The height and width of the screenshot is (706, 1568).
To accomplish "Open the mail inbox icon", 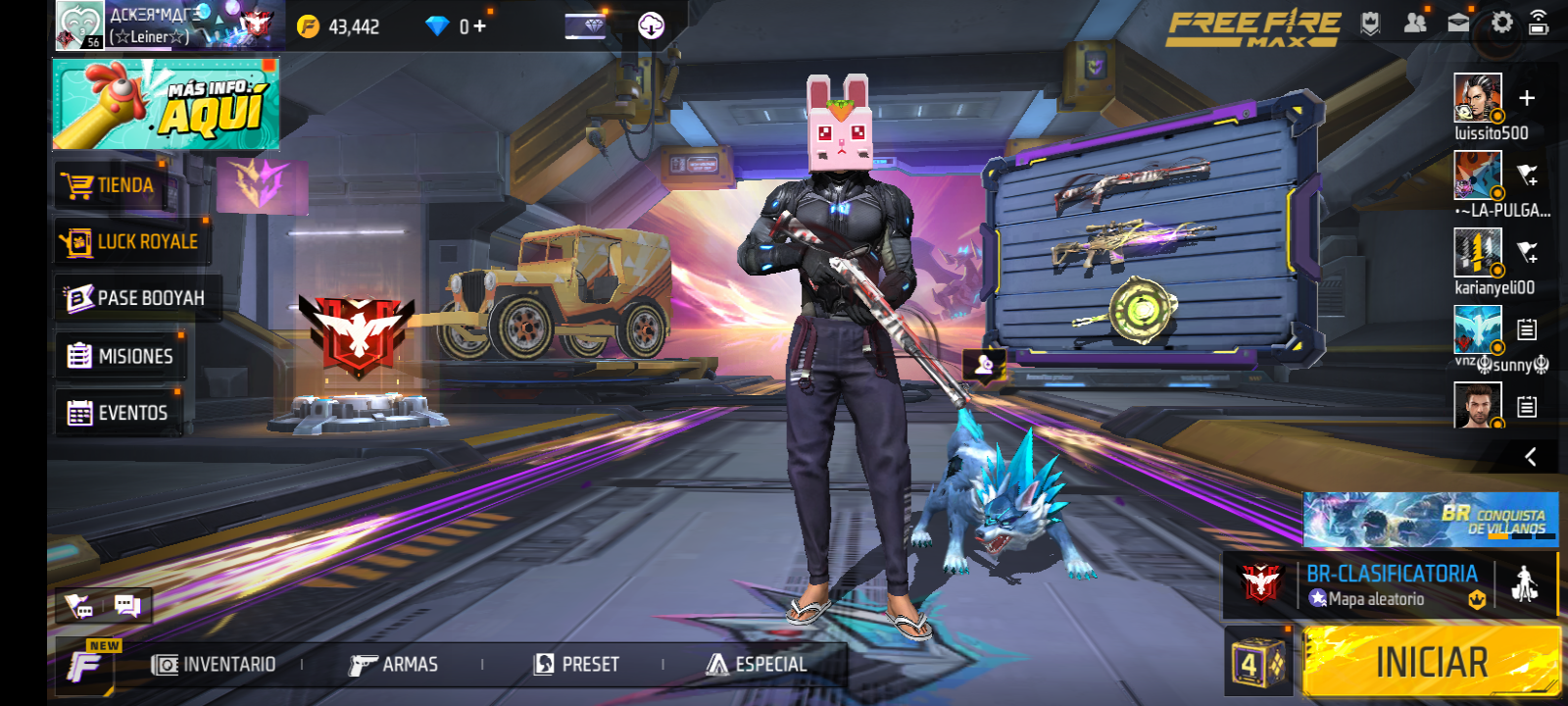I will [1458, 23].
